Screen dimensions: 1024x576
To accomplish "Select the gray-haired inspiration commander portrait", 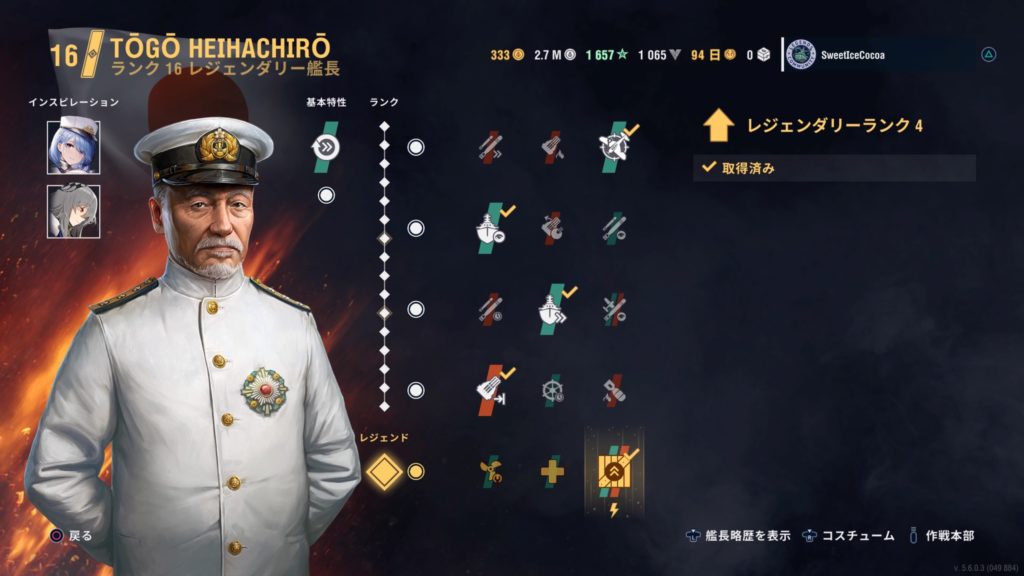I will click(x=73, y=211).
